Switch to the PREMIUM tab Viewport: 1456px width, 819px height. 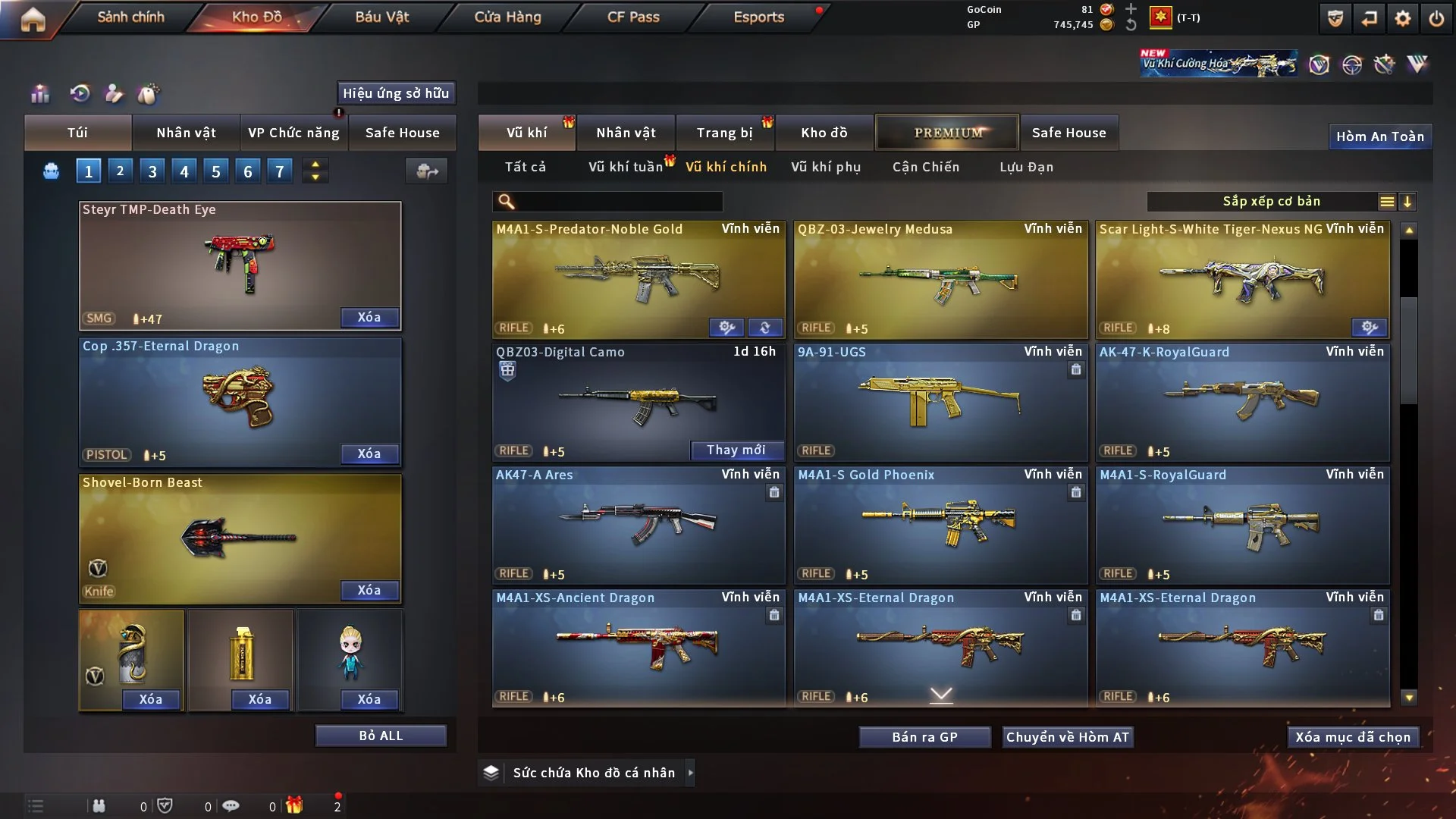[947, 133]
